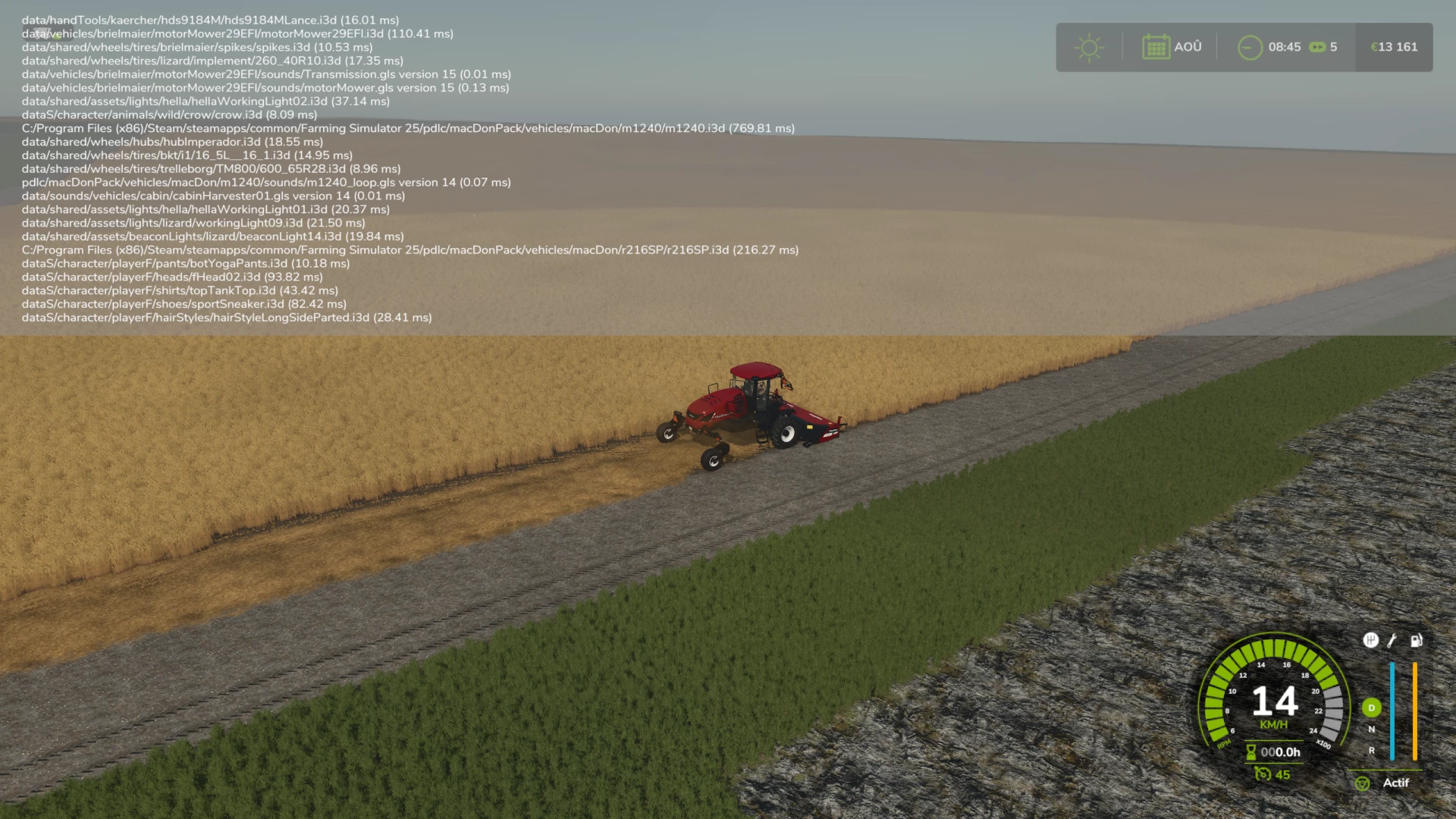Click the sun weather icon
Viewport: 1456px width, 819px height.
click(x=1090, y=47)
